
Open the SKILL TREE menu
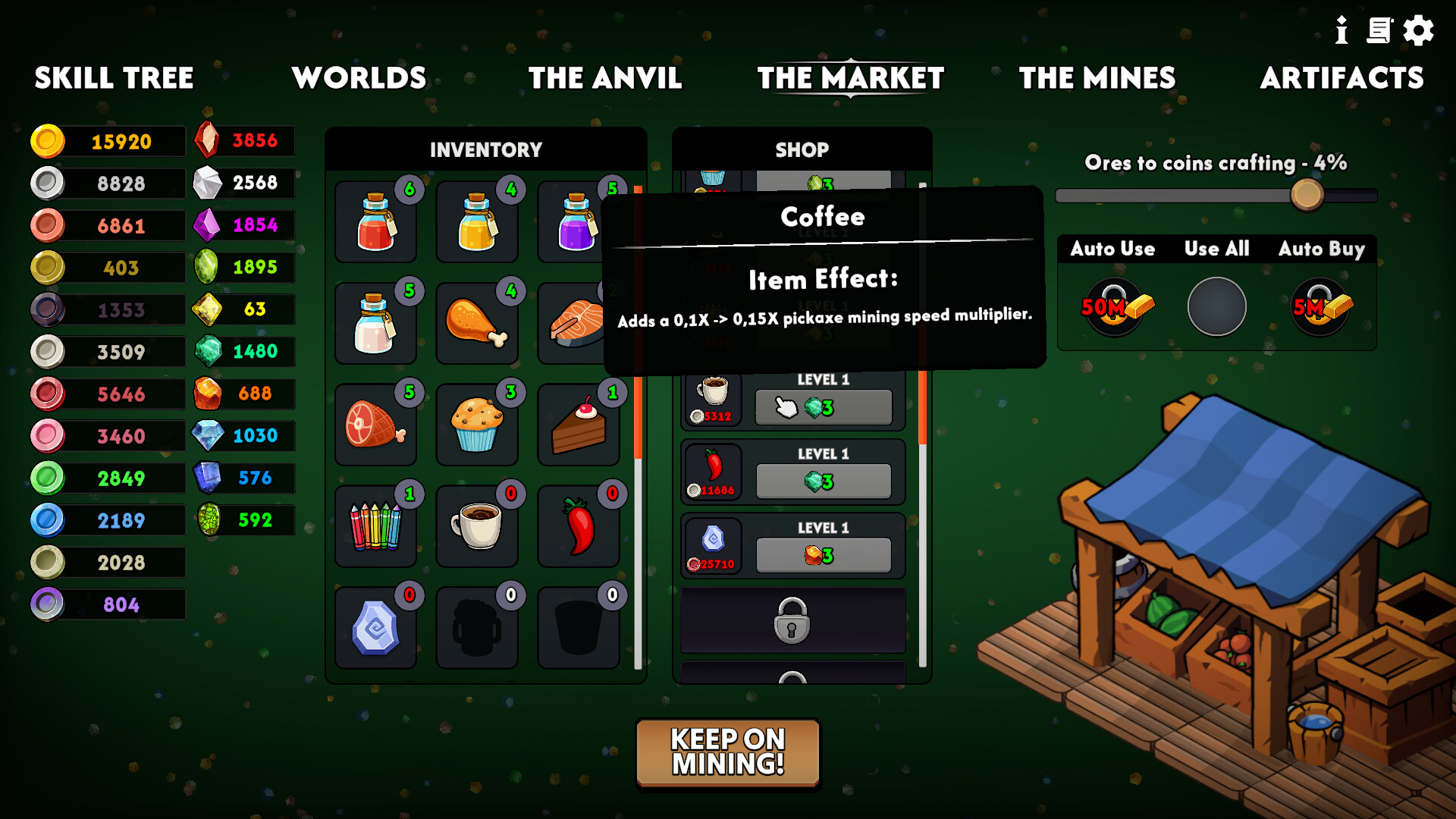pos(115,78)
